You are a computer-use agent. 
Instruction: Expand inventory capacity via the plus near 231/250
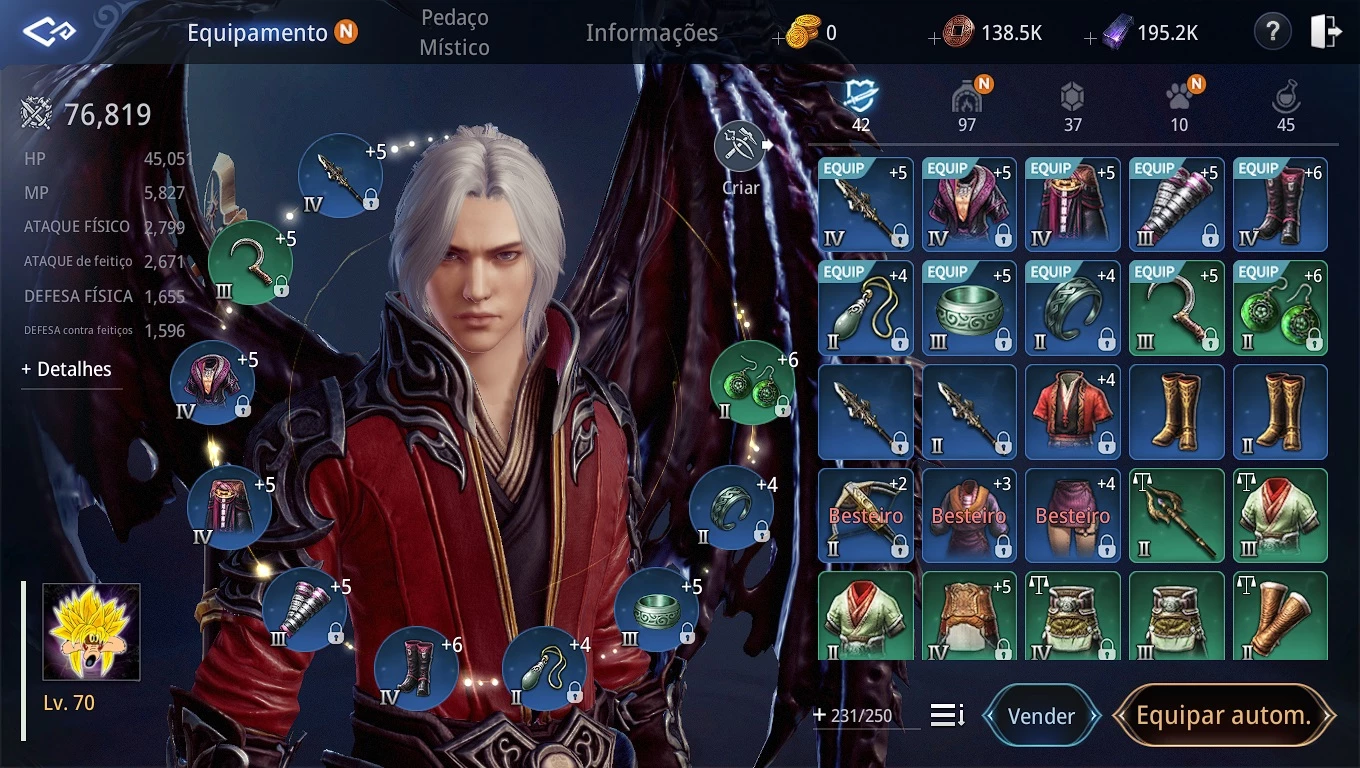click(819, 716)
